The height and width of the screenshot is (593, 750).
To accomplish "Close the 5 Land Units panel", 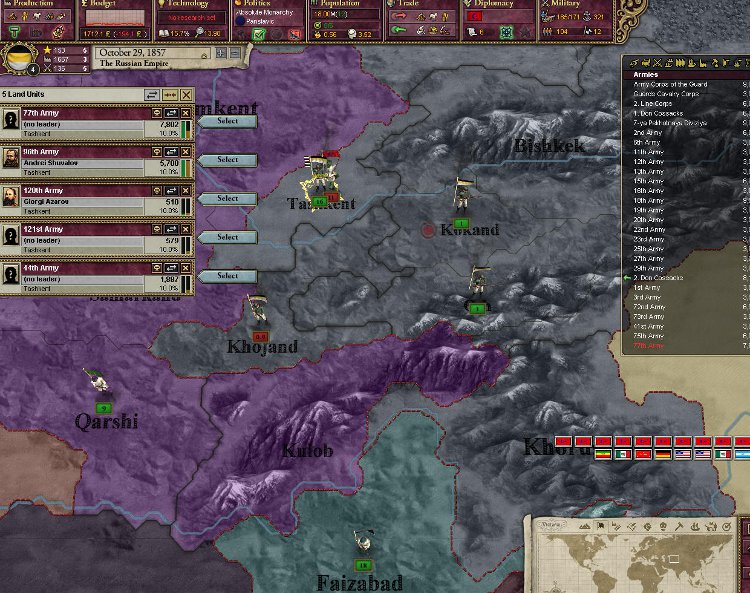I will click(x=187, y=95).
